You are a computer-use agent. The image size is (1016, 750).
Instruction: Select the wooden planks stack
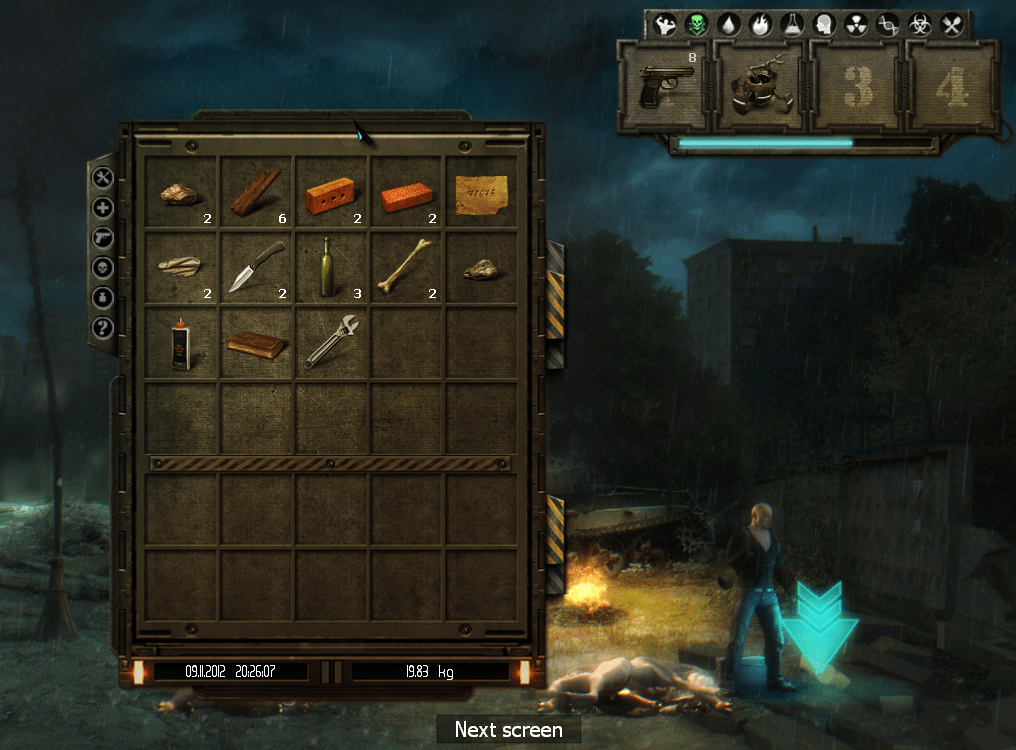pyautogui.click(x=256, y=193)
